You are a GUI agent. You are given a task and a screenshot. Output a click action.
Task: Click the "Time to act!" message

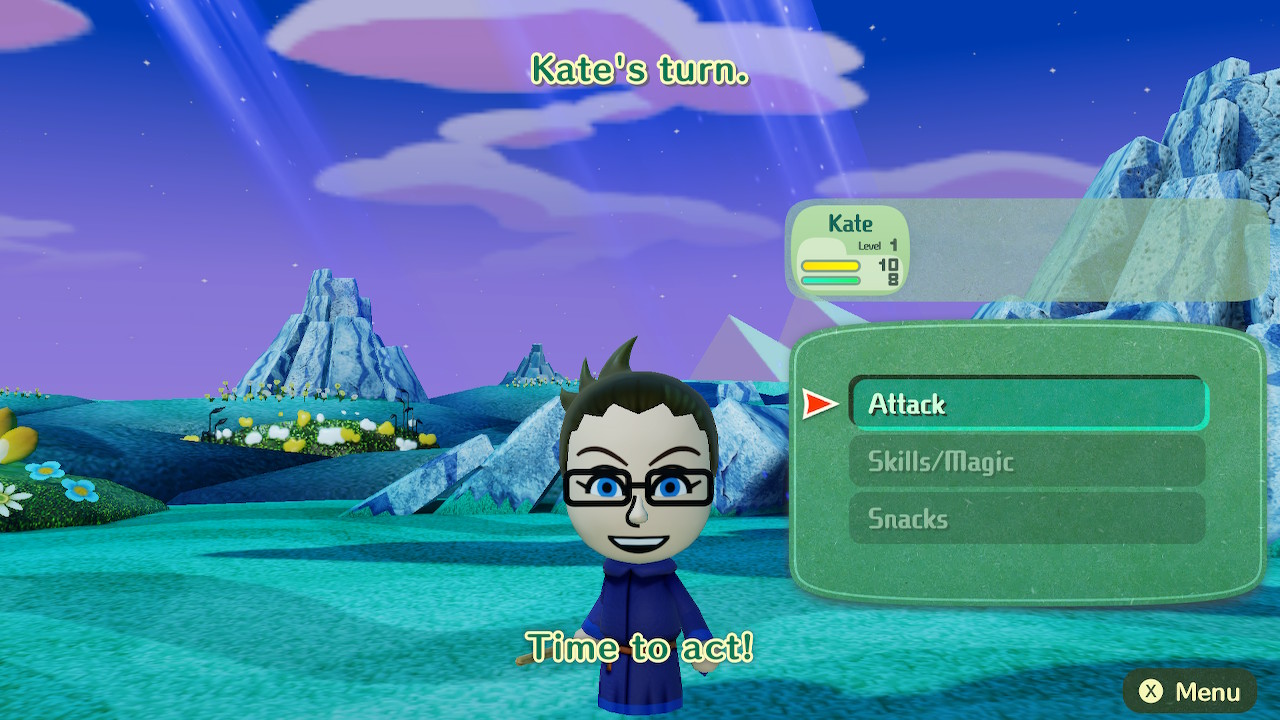640,648
